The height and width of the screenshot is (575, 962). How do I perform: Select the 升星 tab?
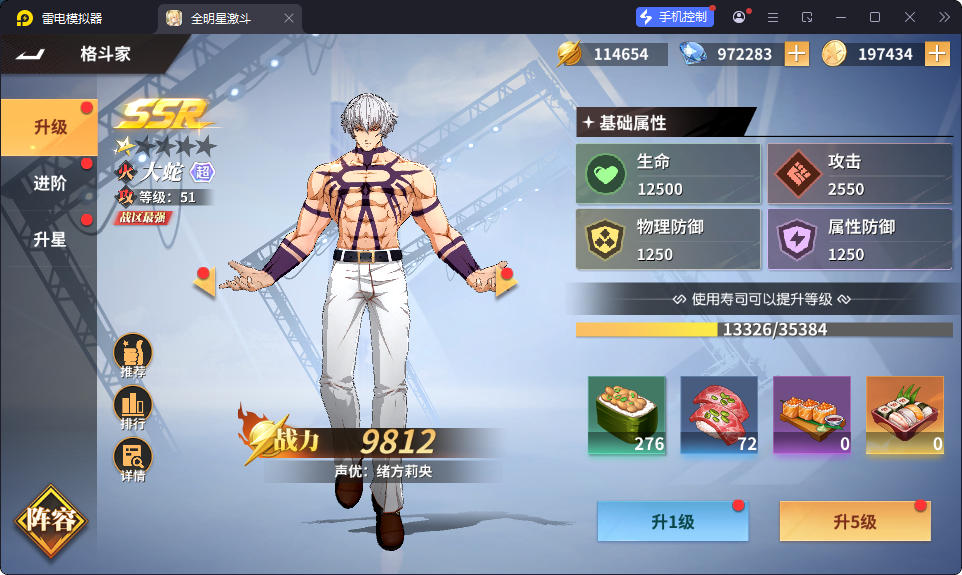[x=48, y=239]
